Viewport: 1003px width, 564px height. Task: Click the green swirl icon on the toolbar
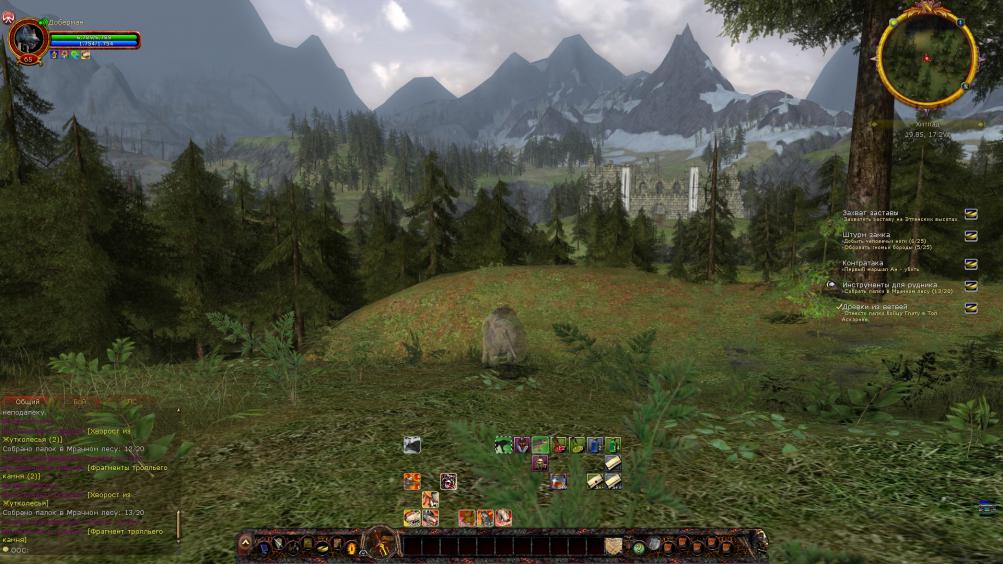tap(637, 547)
